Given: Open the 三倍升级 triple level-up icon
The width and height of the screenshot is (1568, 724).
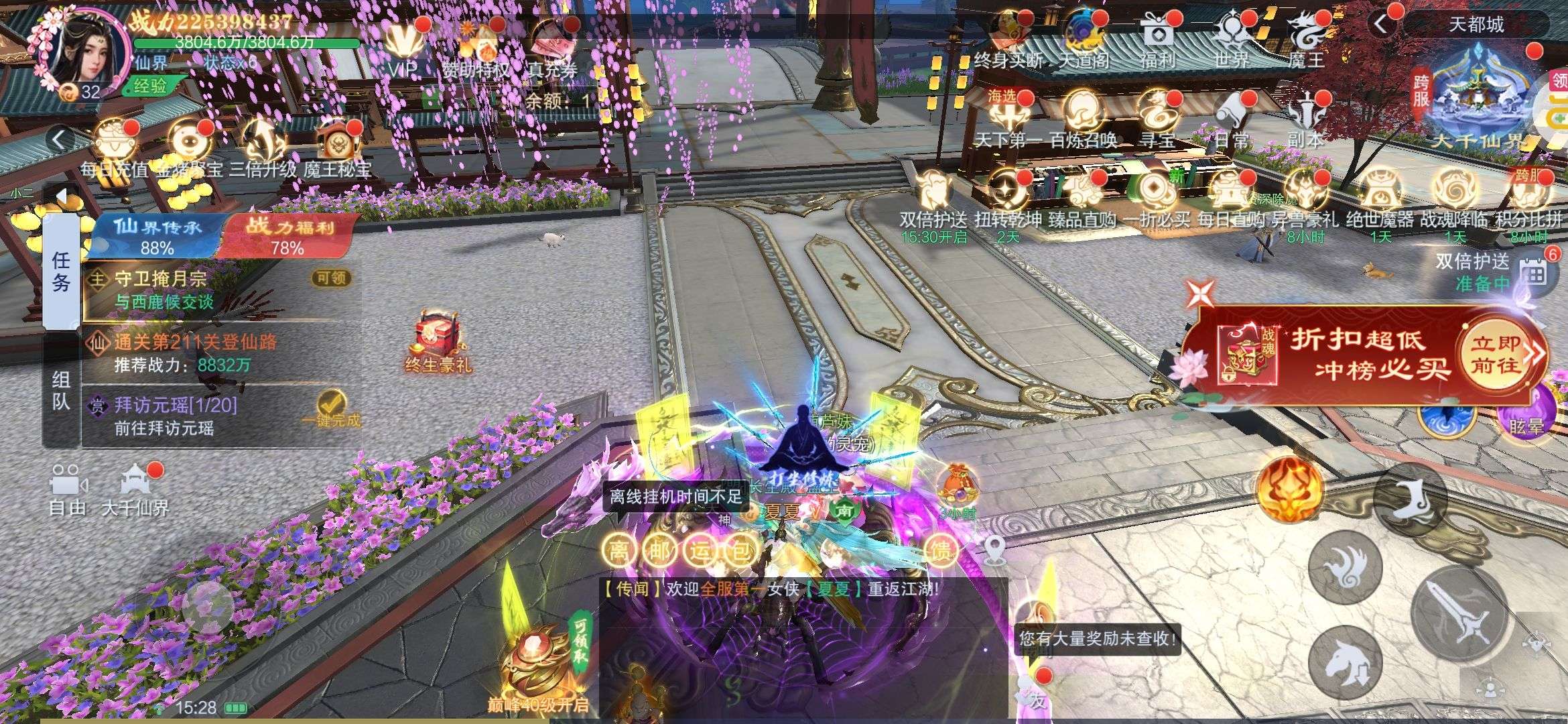Looking at the screenshot, I should coord(263,147).
